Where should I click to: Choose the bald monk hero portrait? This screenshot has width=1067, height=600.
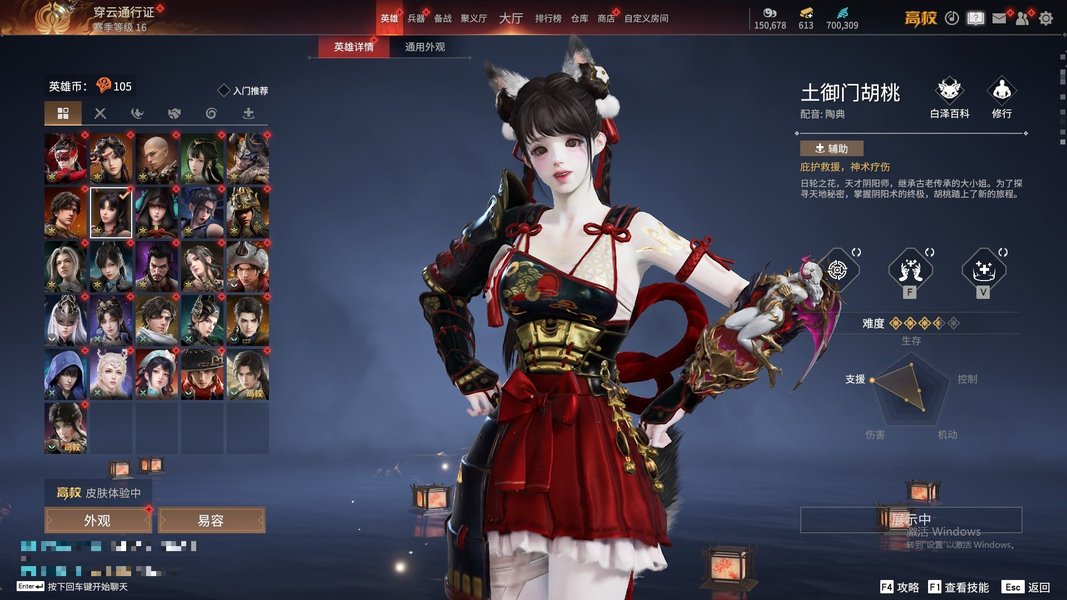pos(157,156)
